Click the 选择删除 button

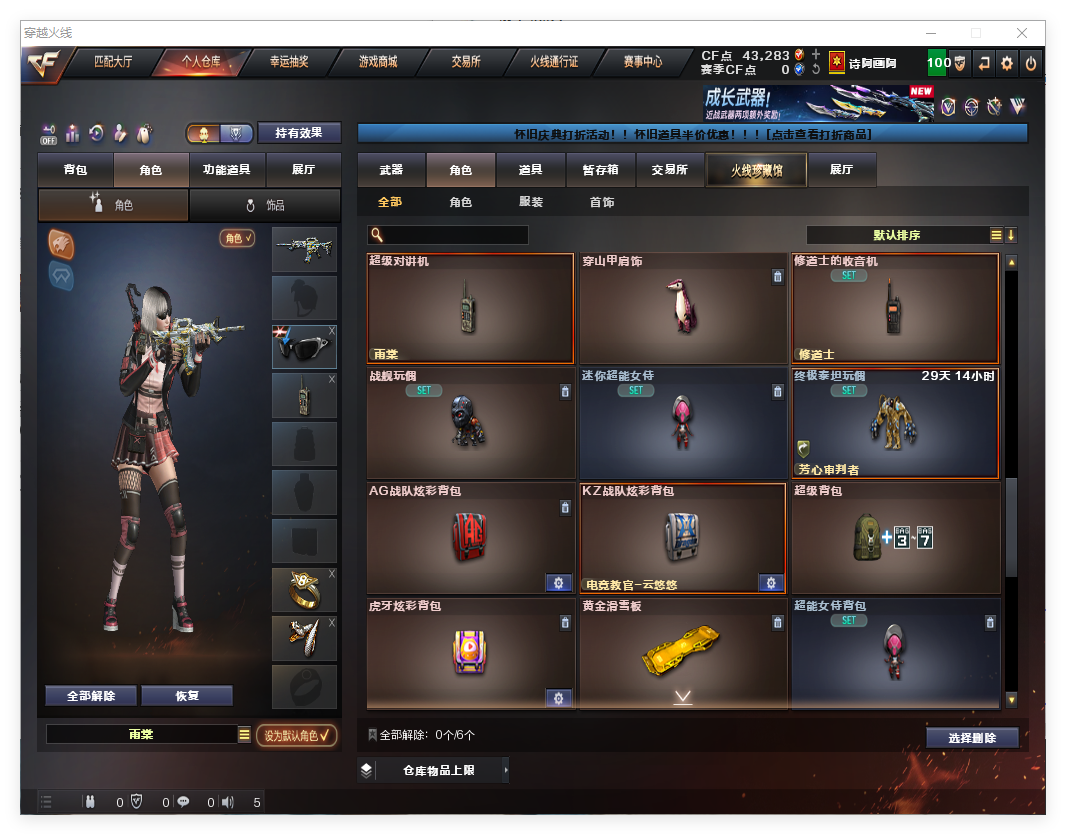tap(971, 738)
